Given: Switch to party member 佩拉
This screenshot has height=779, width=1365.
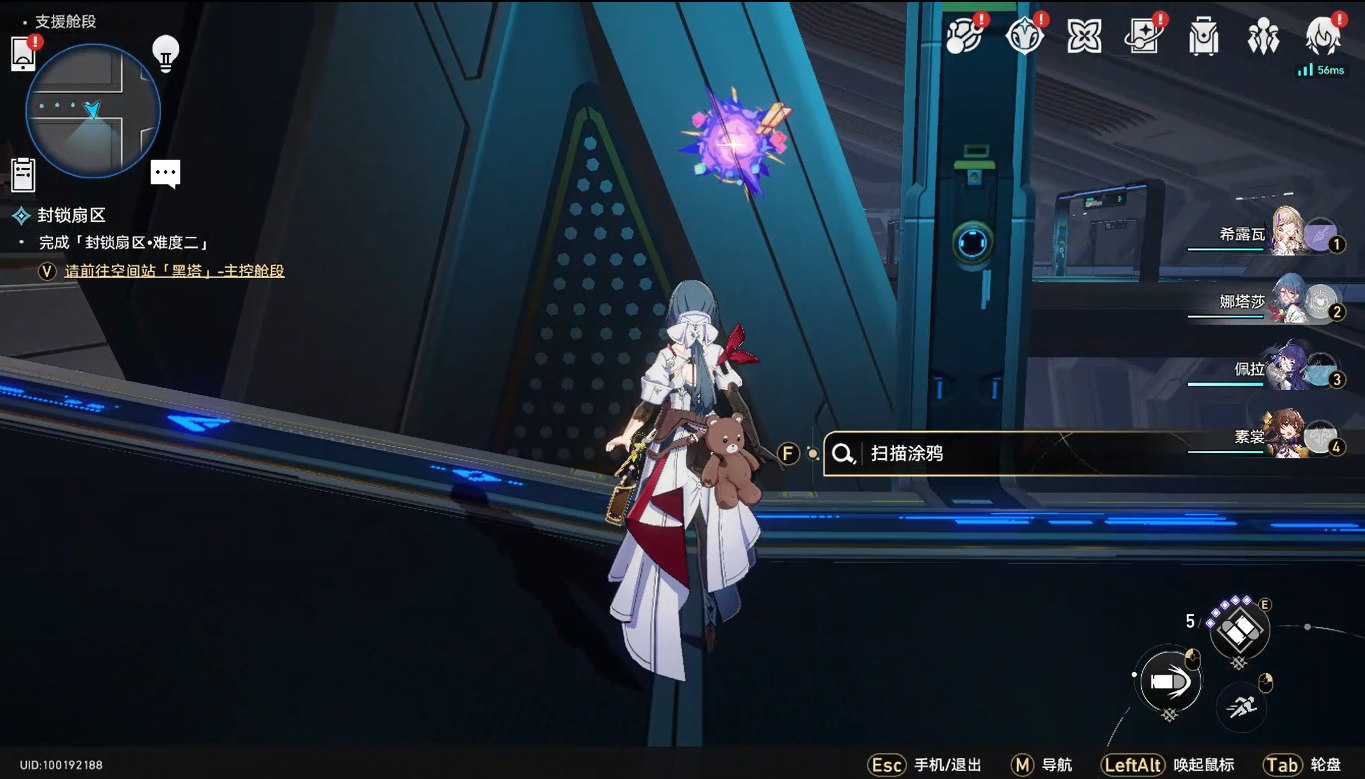Looking at the screenshot, I should 1290,369.
